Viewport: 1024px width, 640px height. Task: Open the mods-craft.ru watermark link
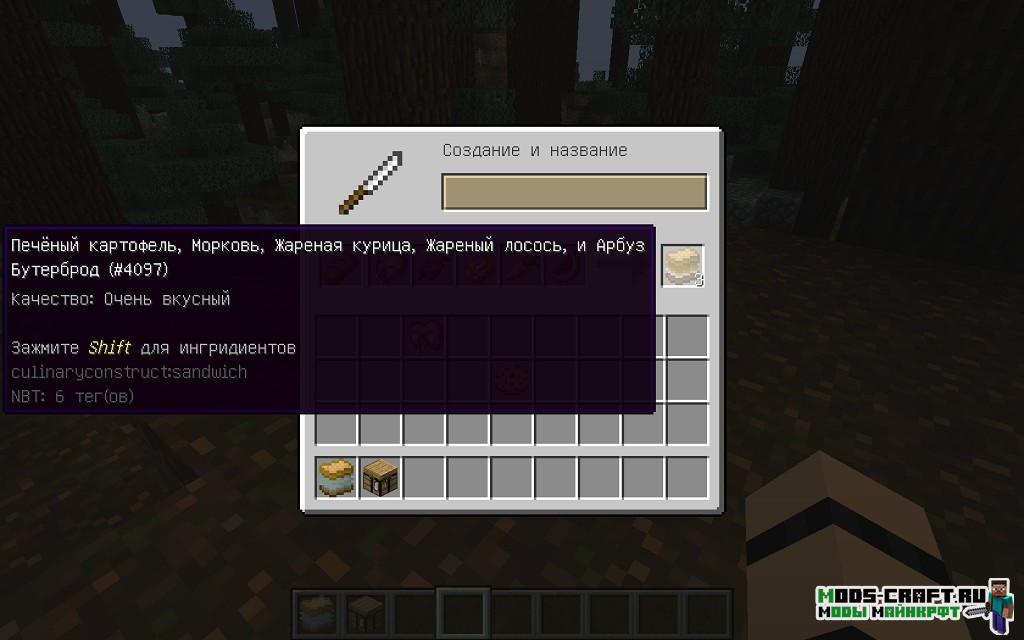(903, 601)
